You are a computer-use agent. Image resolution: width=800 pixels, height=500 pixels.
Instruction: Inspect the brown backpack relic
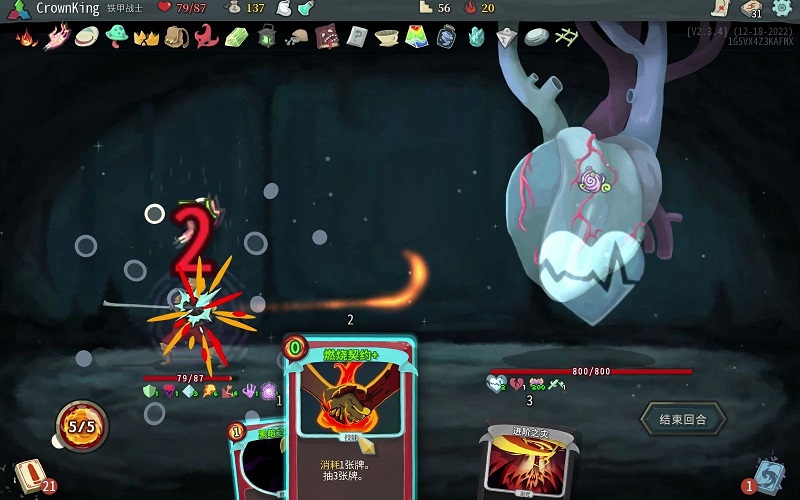pyautogui.click(x=177, y=38)
